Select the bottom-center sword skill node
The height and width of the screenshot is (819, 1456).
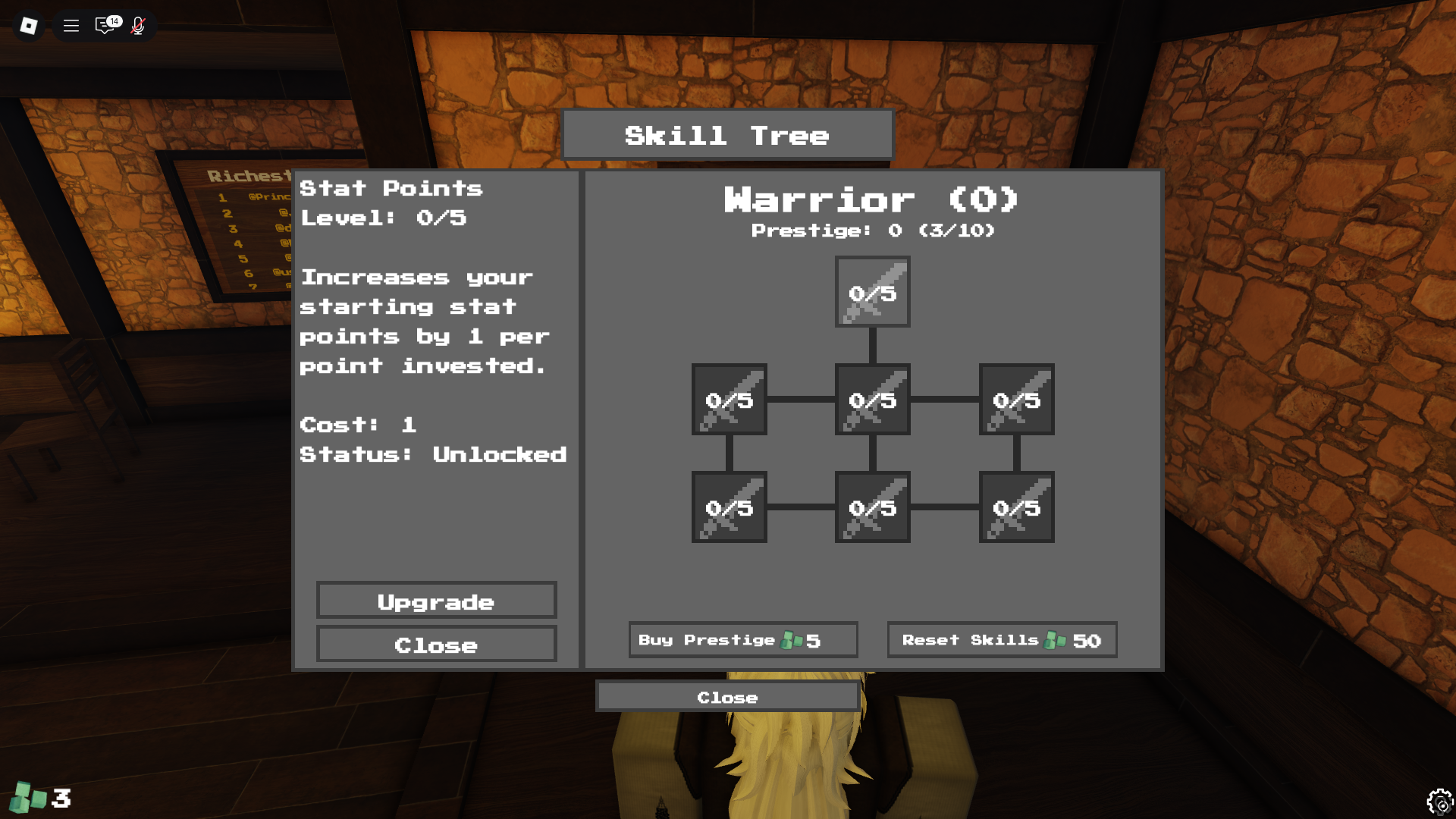(872, 508)
